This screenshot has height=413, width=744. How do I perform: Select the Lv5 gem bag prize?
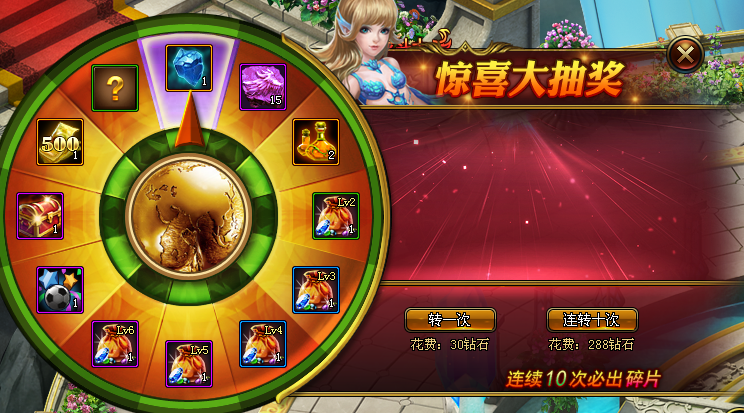pos(188,364)
